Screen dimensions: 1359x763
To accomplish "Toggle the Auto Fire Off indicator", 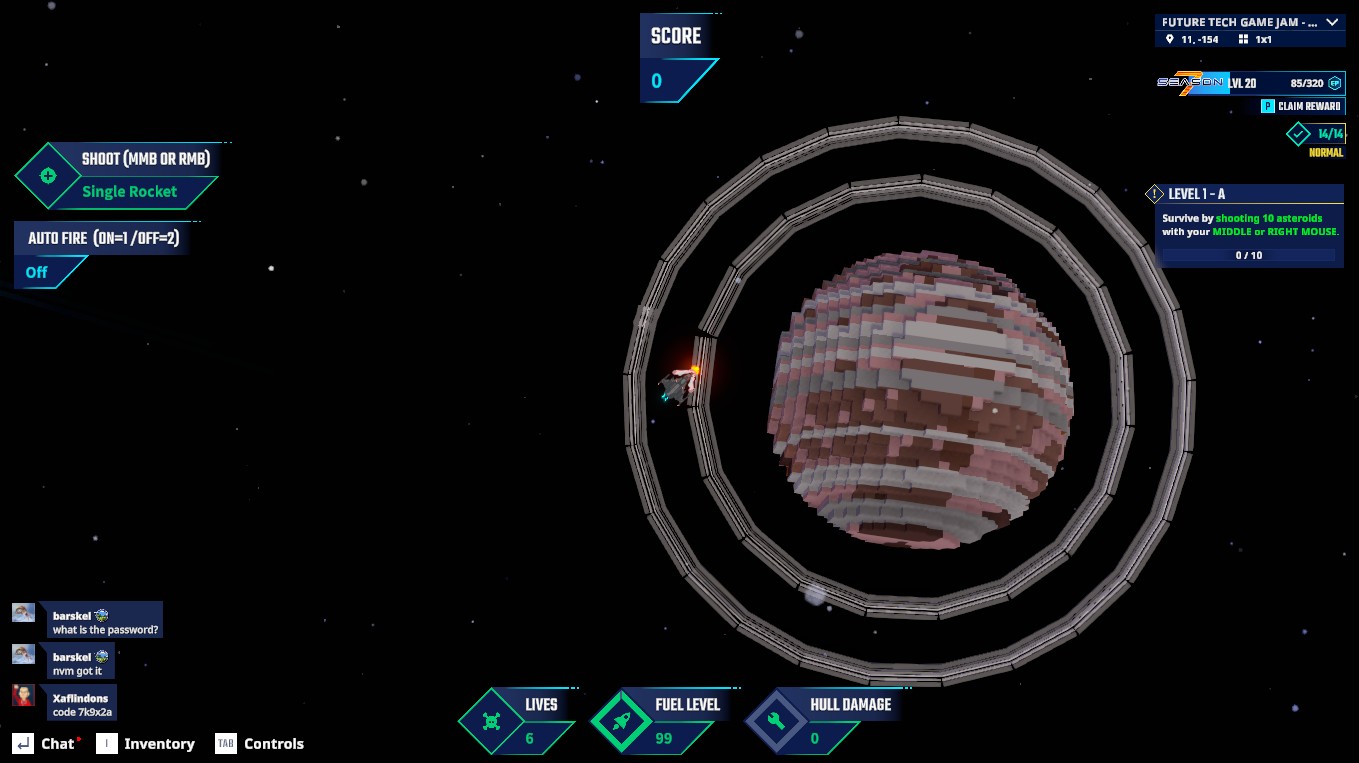I will (x=37, y=272).
